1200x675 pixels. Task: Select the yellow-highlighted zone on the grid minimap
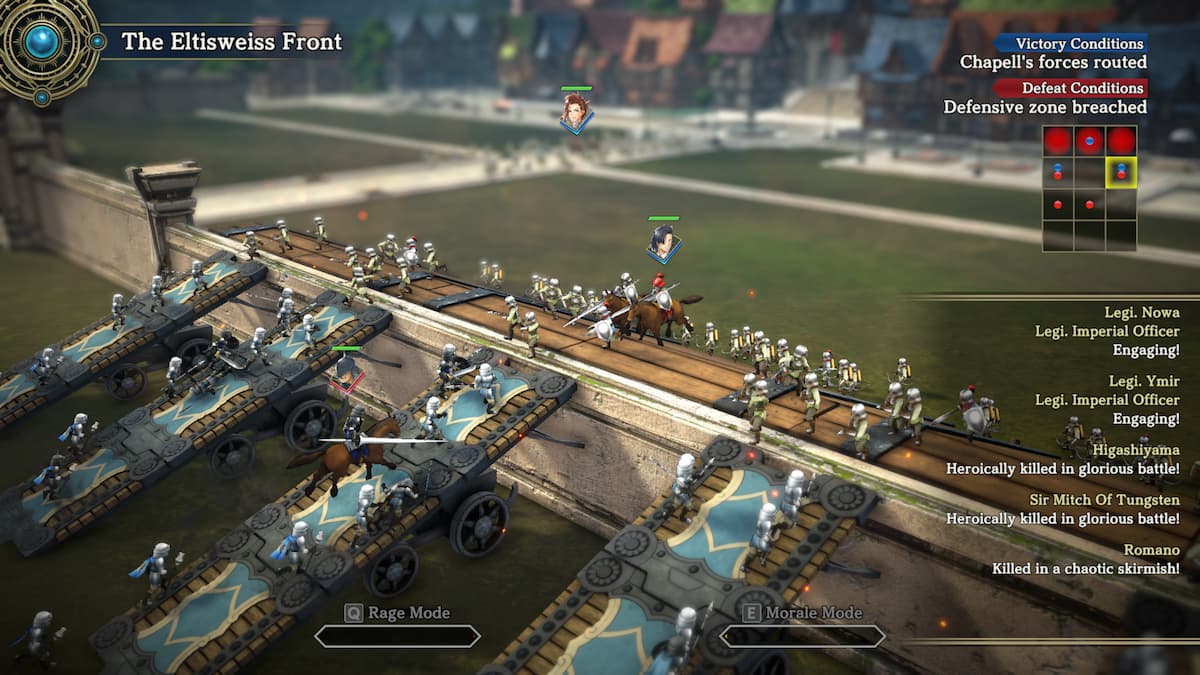pos(1120,172)
